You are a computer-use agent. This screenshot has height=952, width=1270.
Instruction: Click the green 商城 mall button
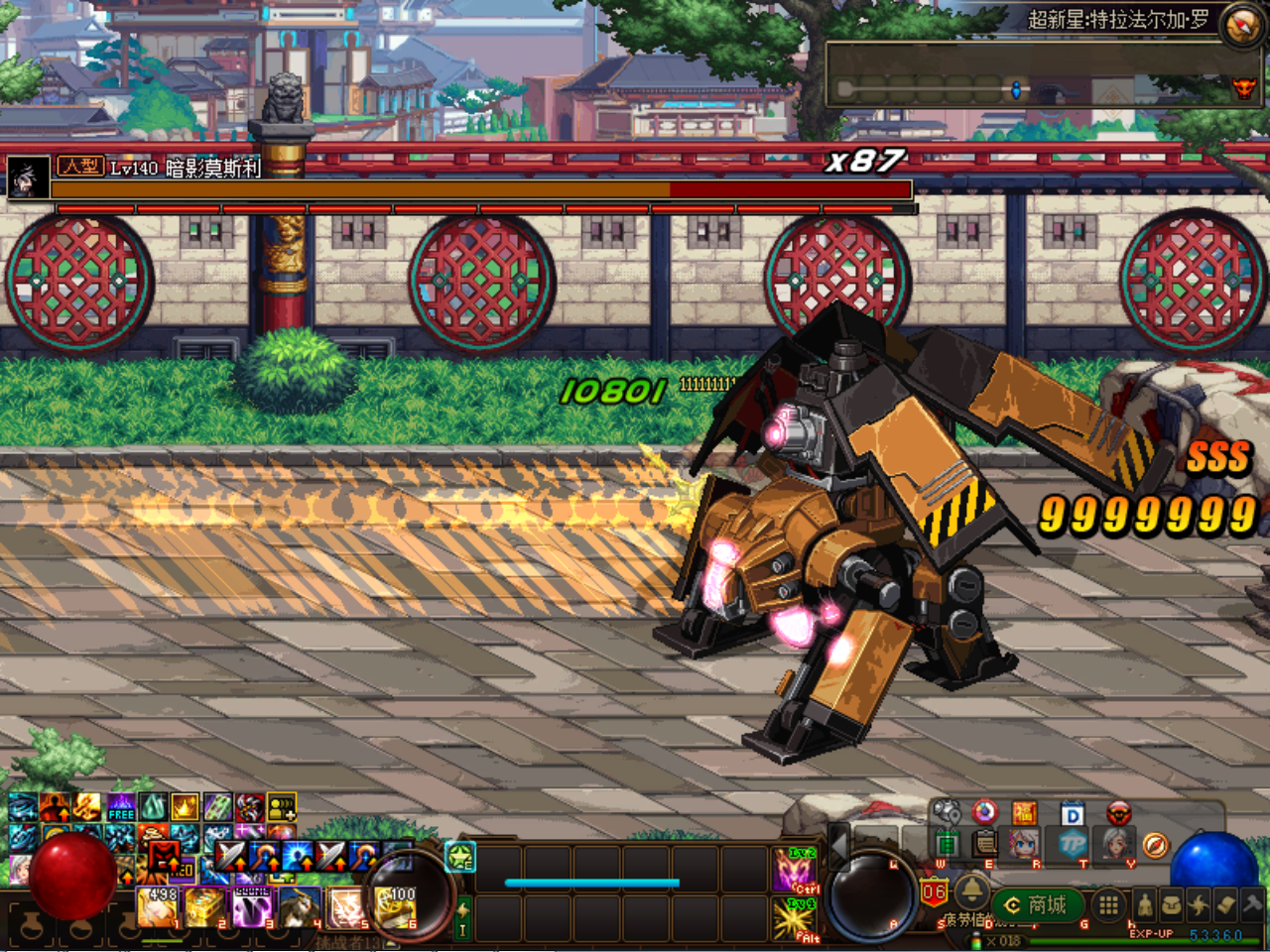(x=1037, y=905)
